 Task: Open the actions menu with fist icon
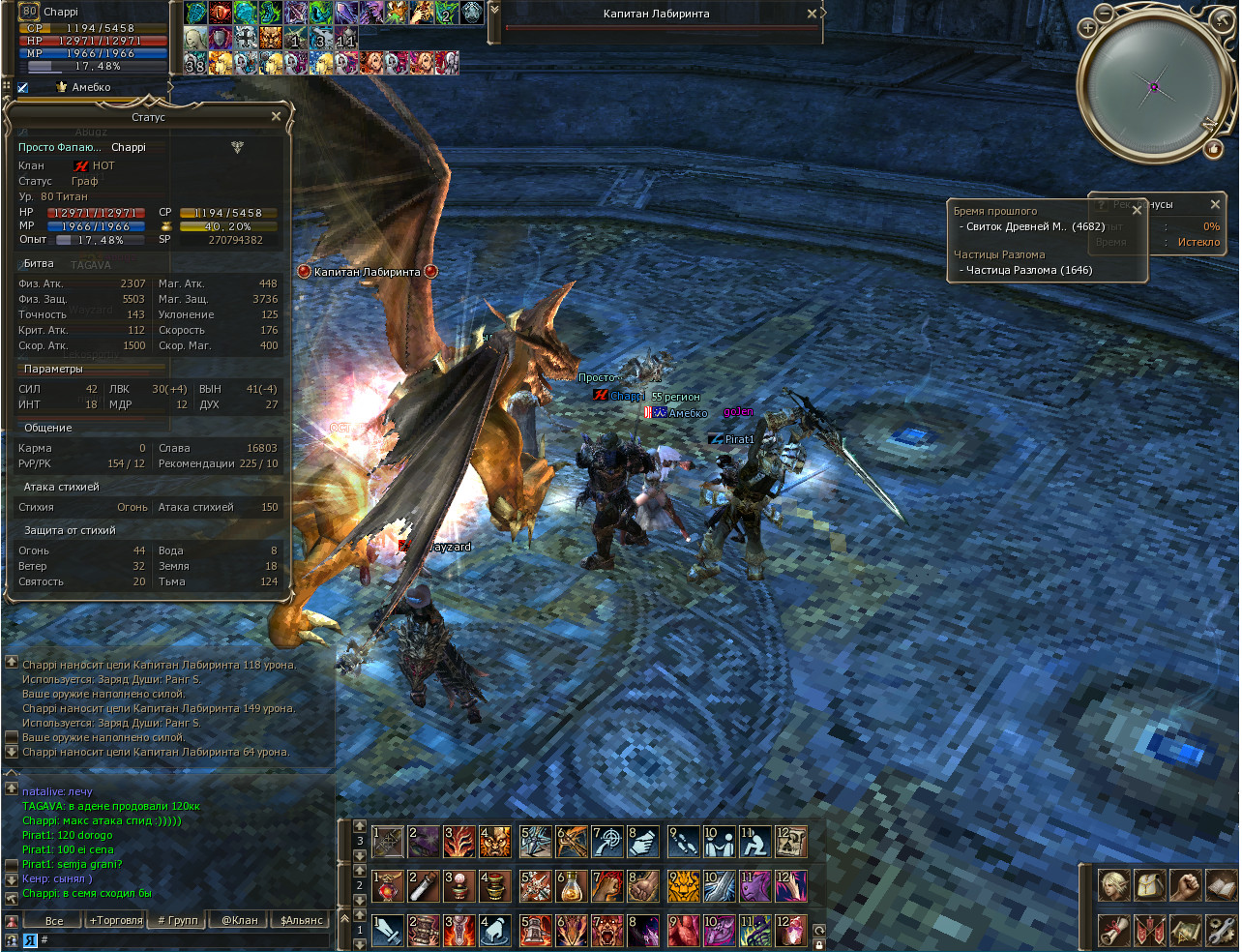[1186, 885]
